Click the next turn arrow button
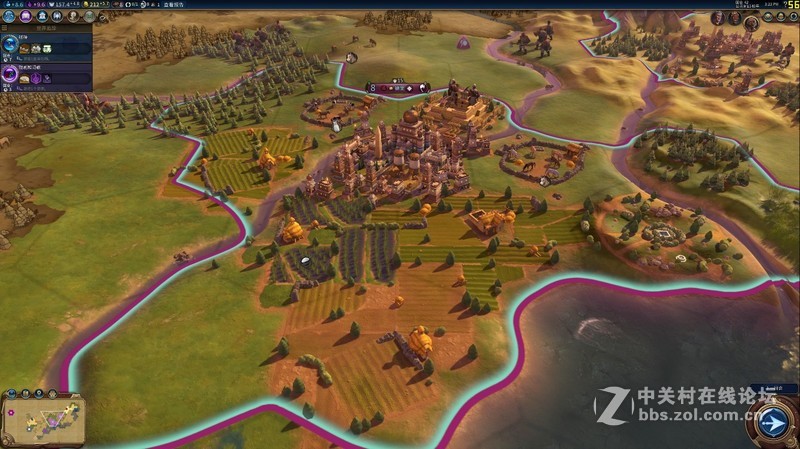This screenshot has height=449, width=800. click(773, 424)
